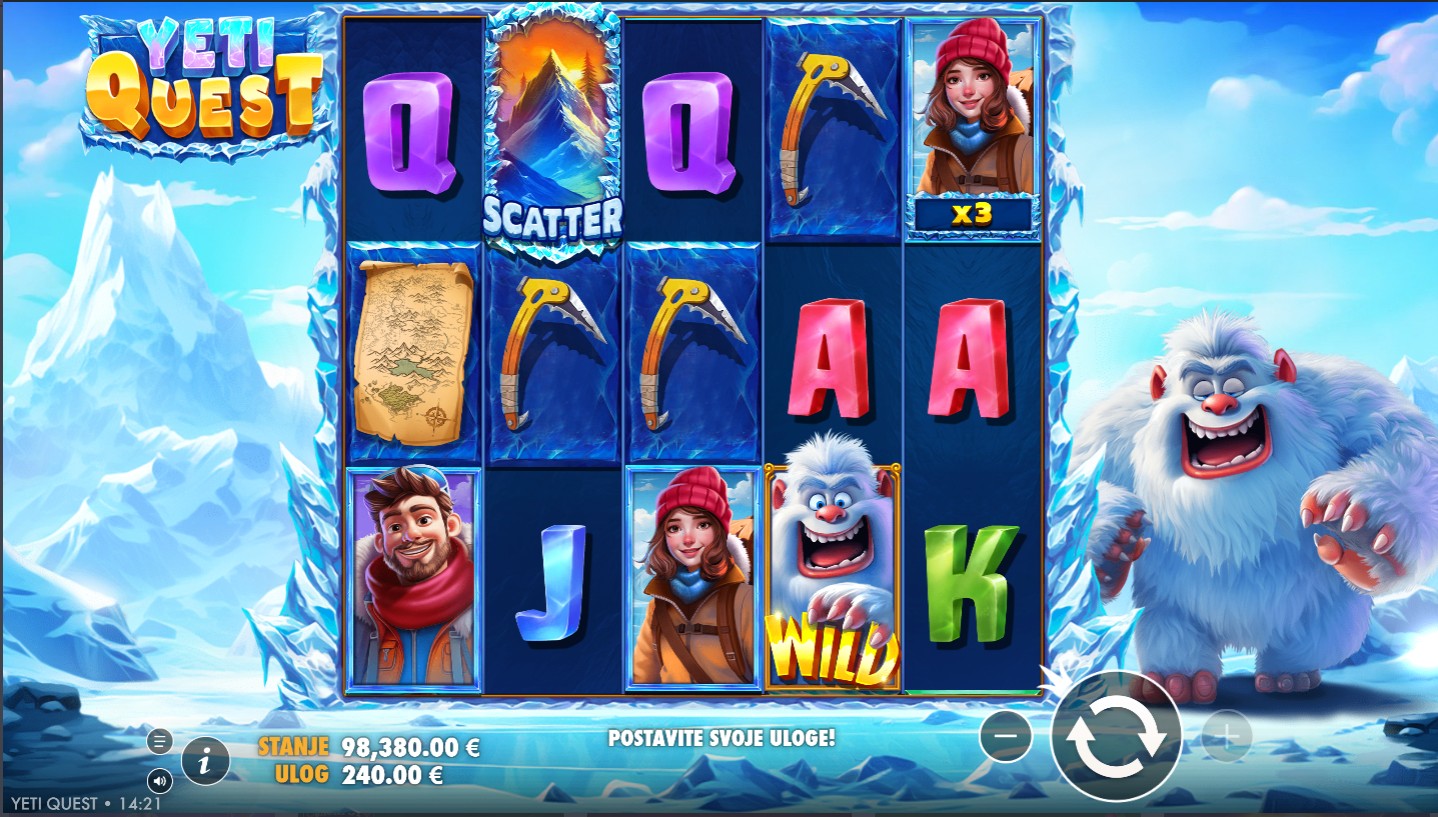1438x817 pixels.
Task: Open the game info panel
Action: (x=205, y=763)
